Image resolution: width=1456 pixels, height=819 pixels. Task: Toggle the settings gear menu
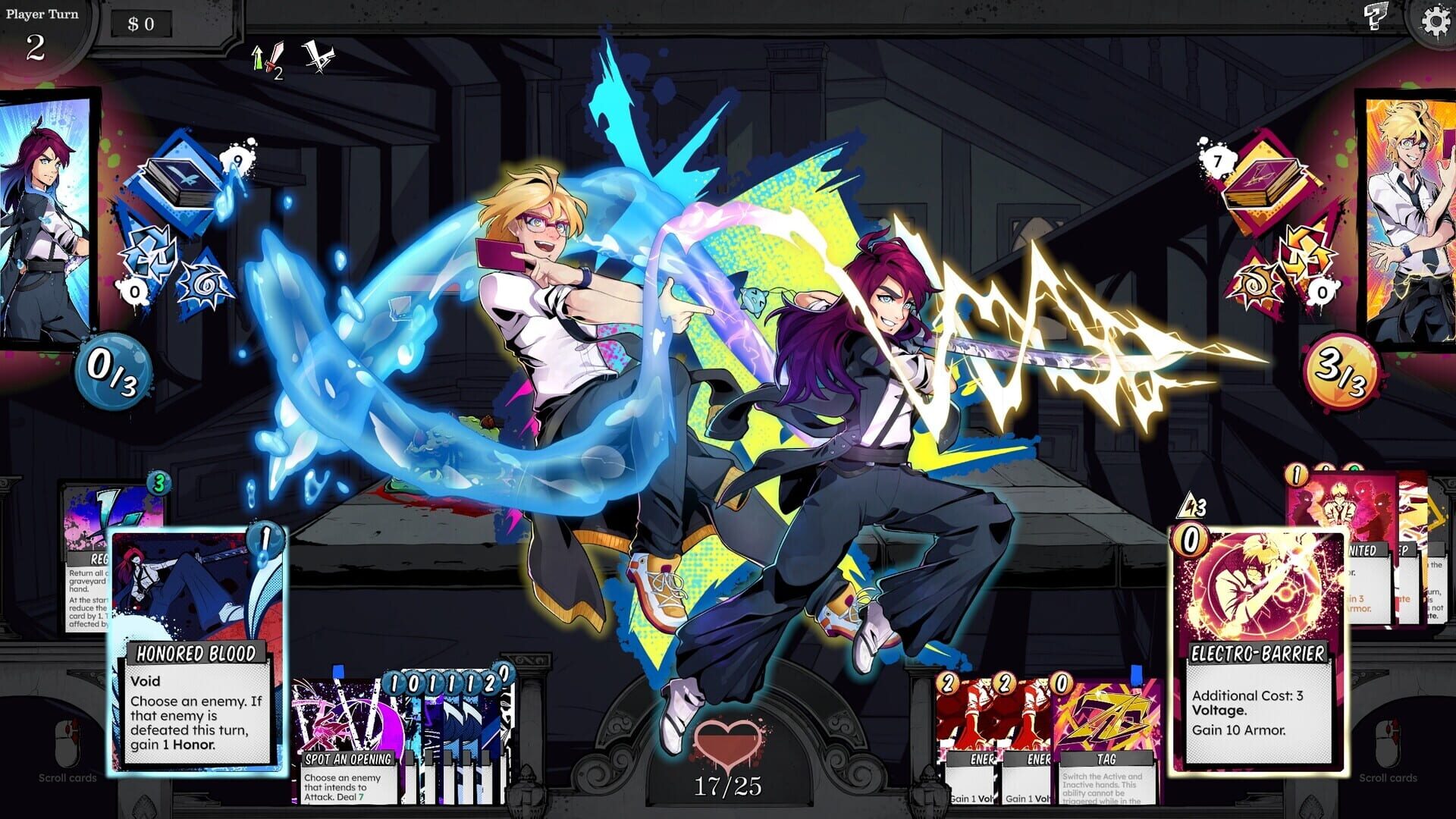[1436, 20]
